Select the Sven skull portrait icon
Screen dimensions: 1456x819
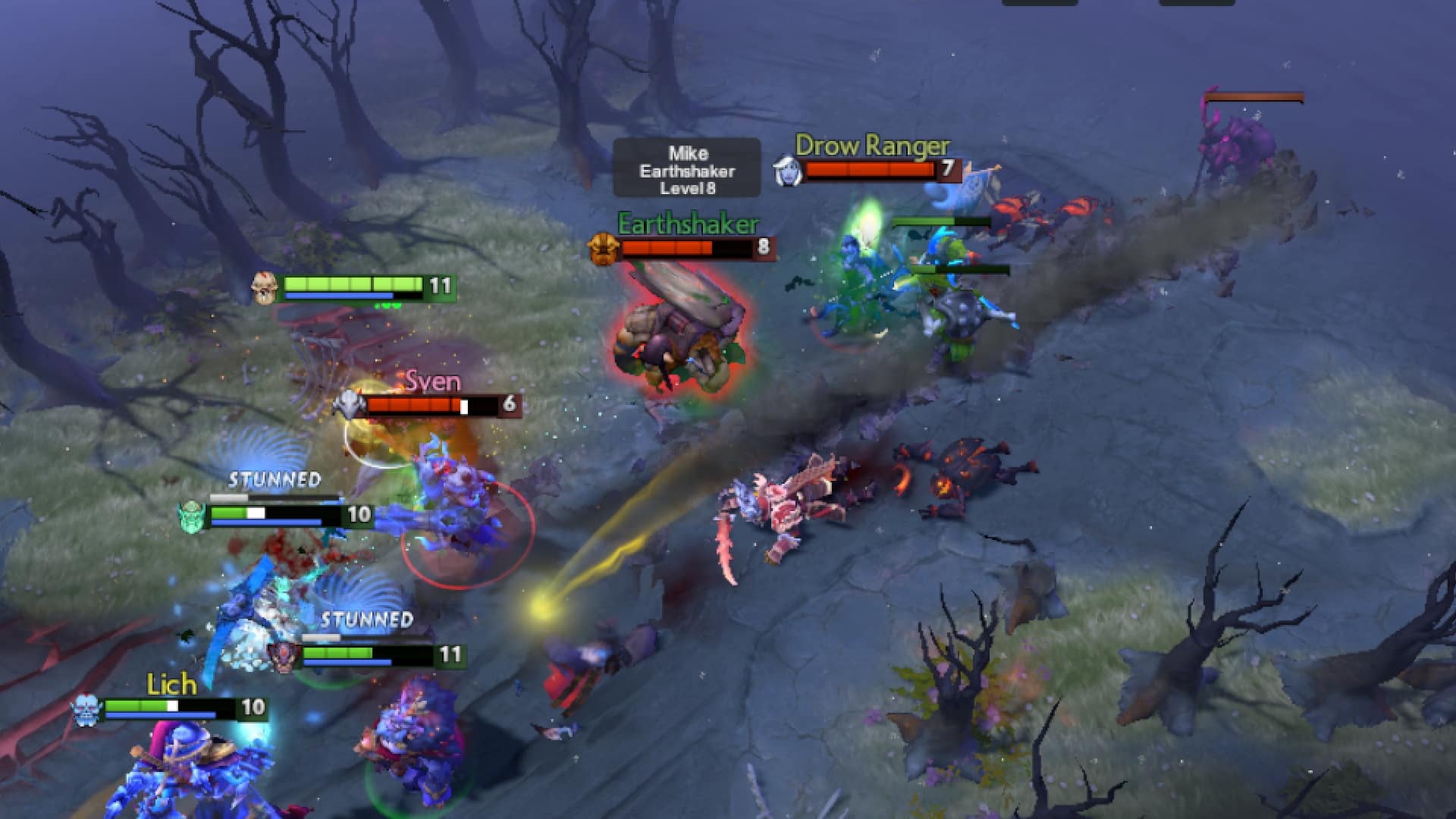point(349,404)
